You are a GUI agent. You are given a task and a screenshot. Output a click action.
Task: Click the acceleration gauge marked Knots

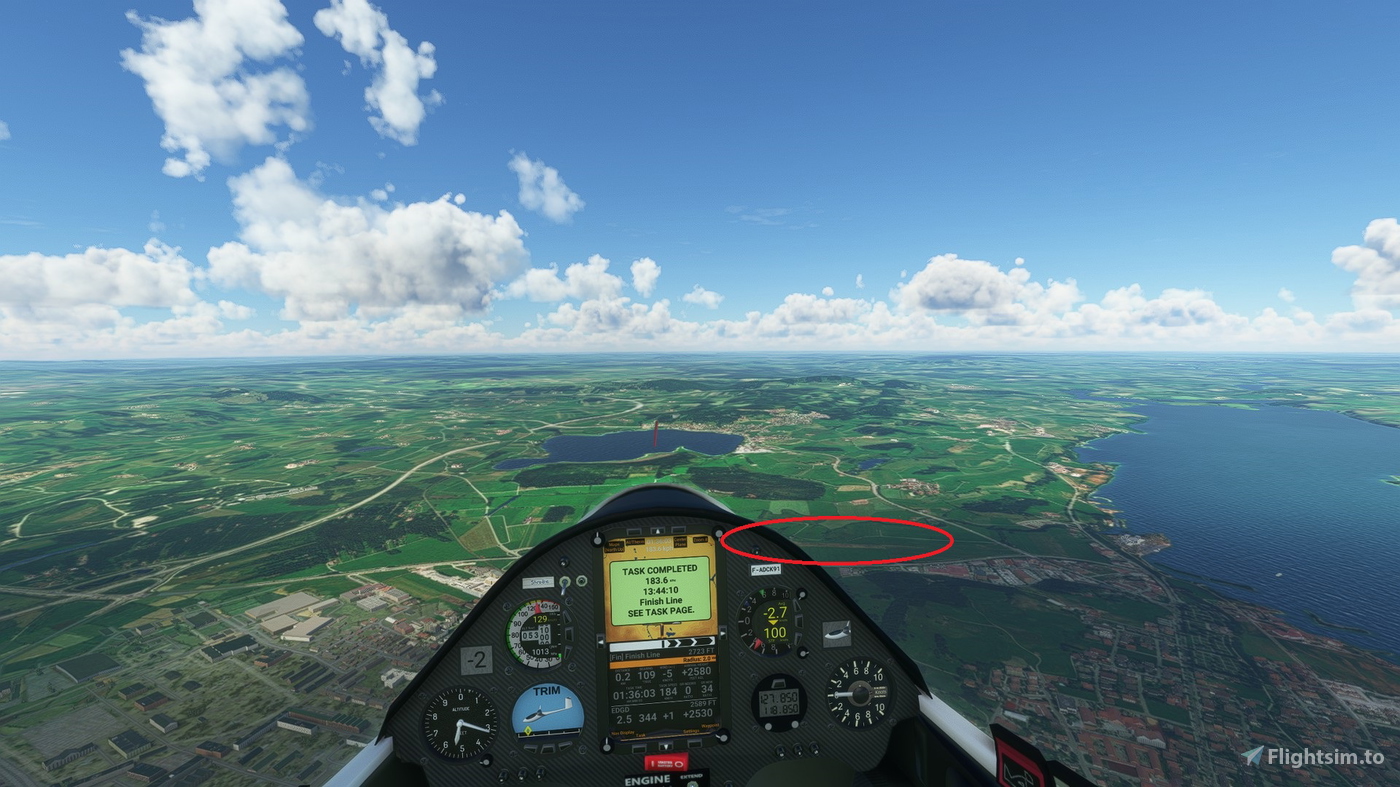click(x=858, y=694)
